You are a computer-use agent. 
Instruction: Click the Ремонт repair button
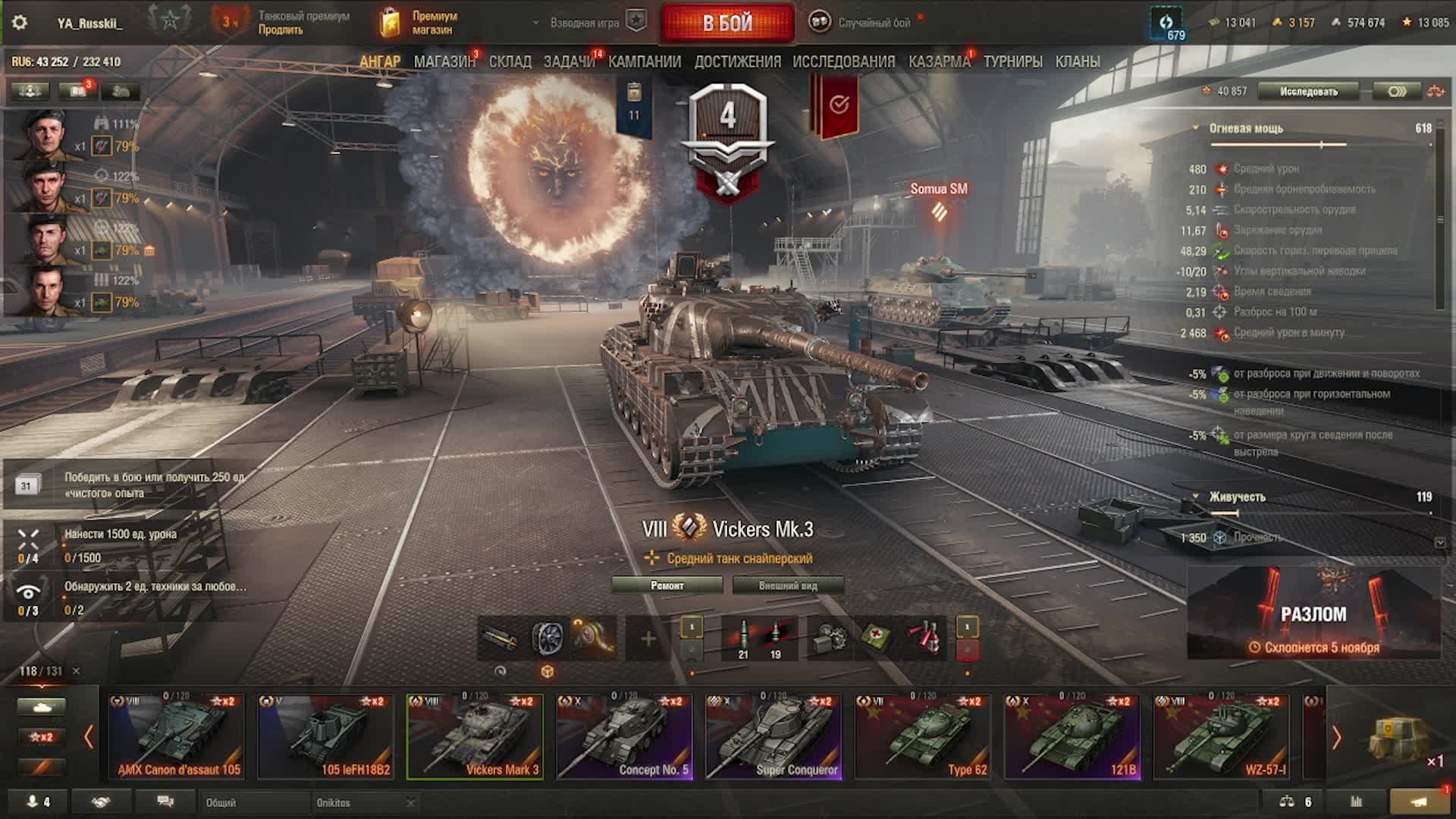point(667,585)
